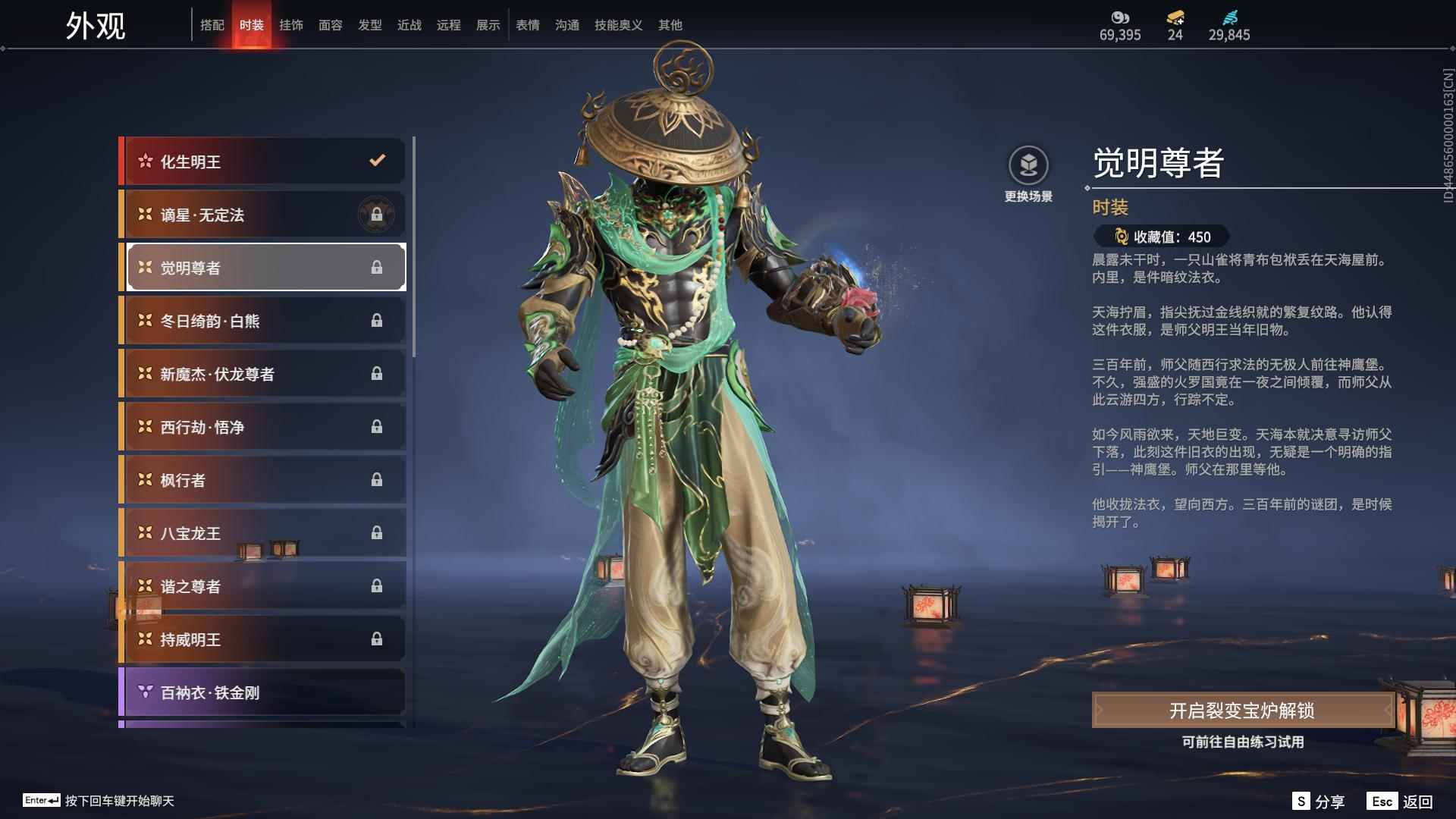Choose the 谪星·无定法 outfit row
1456x819 pixels.
pos(263,215)
